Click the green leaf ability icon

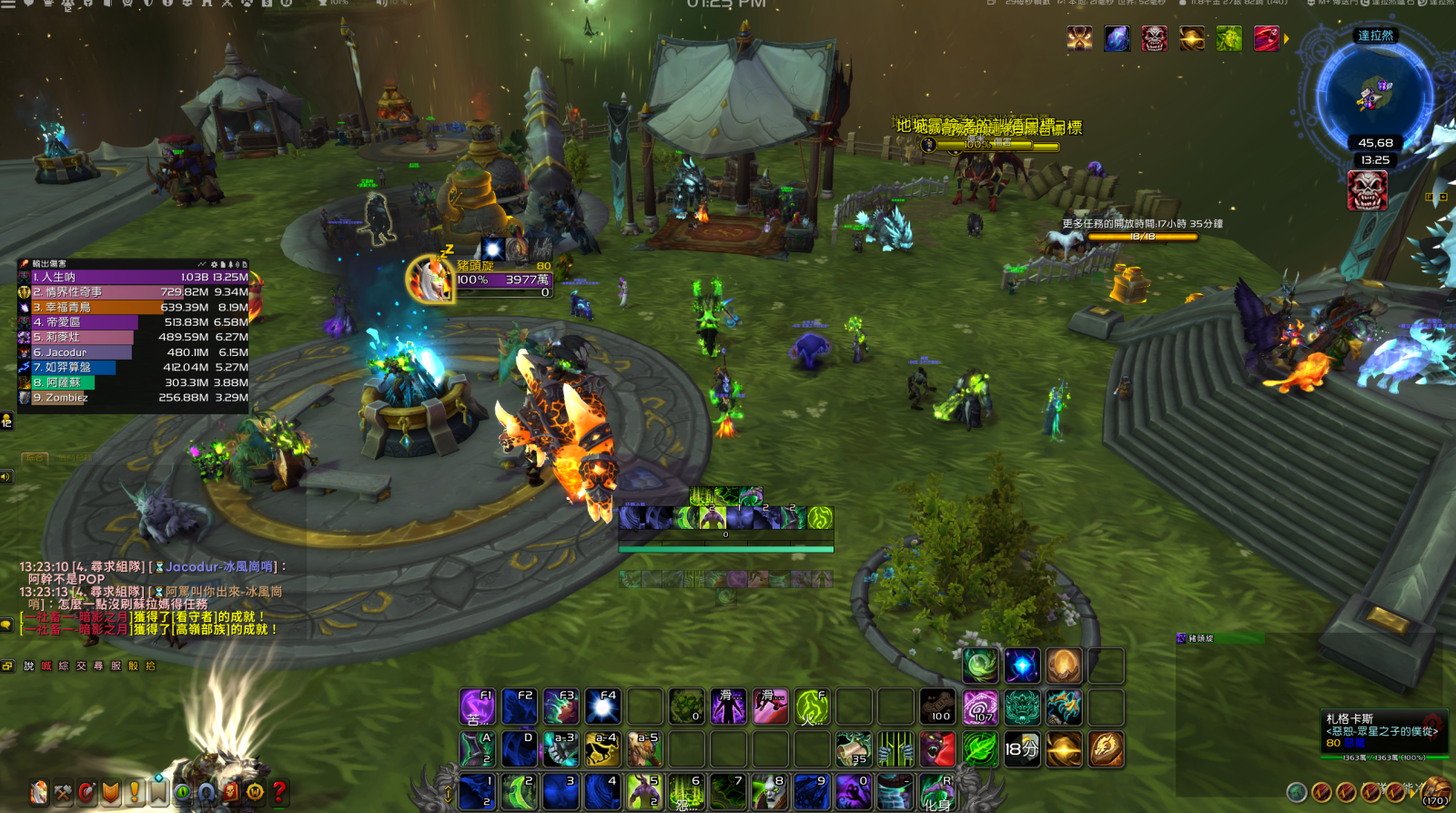(x=979, y=749)
